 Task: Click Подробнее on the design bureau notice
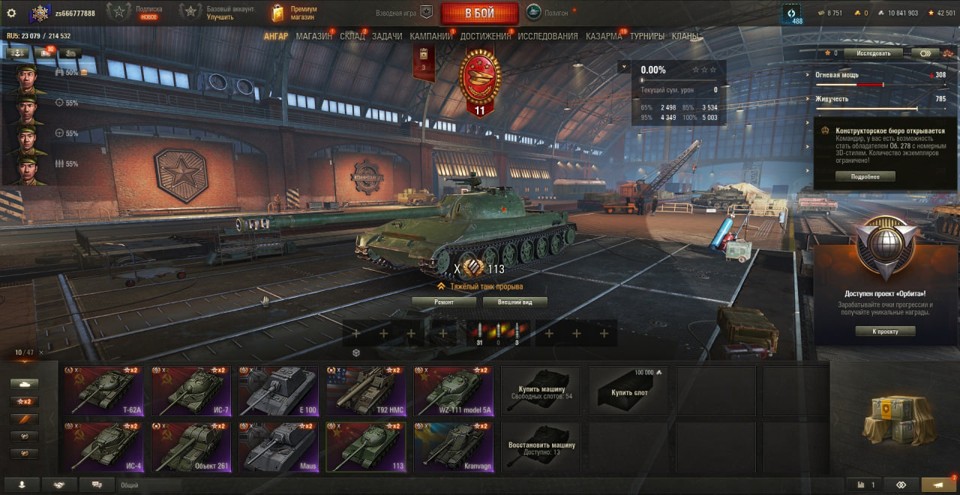[x=865, y=176]
